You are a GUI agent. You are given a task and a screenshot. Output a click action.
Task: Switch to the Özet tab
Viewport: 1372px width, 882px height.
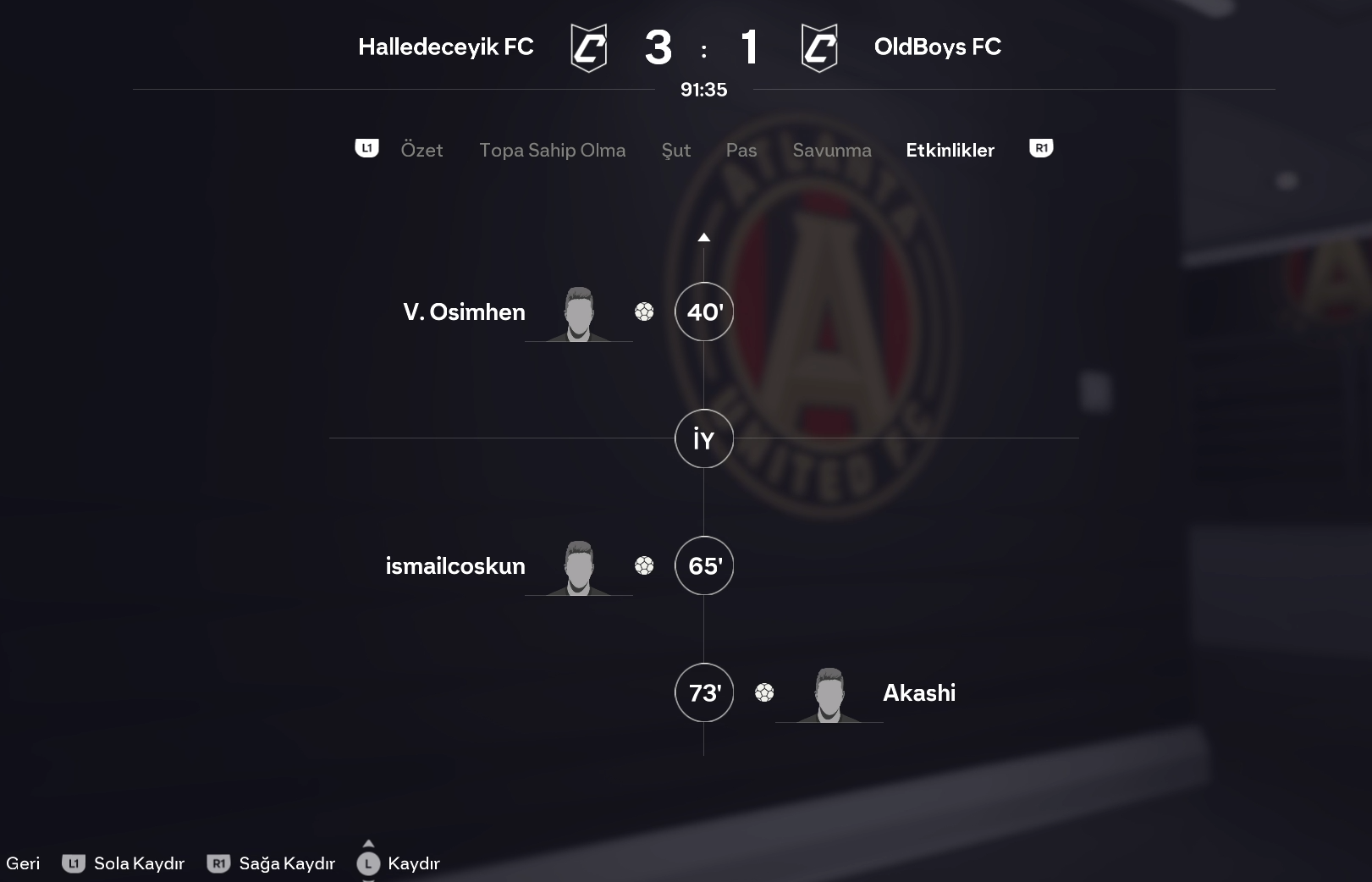pyautogui.click(x=422, y=150)
